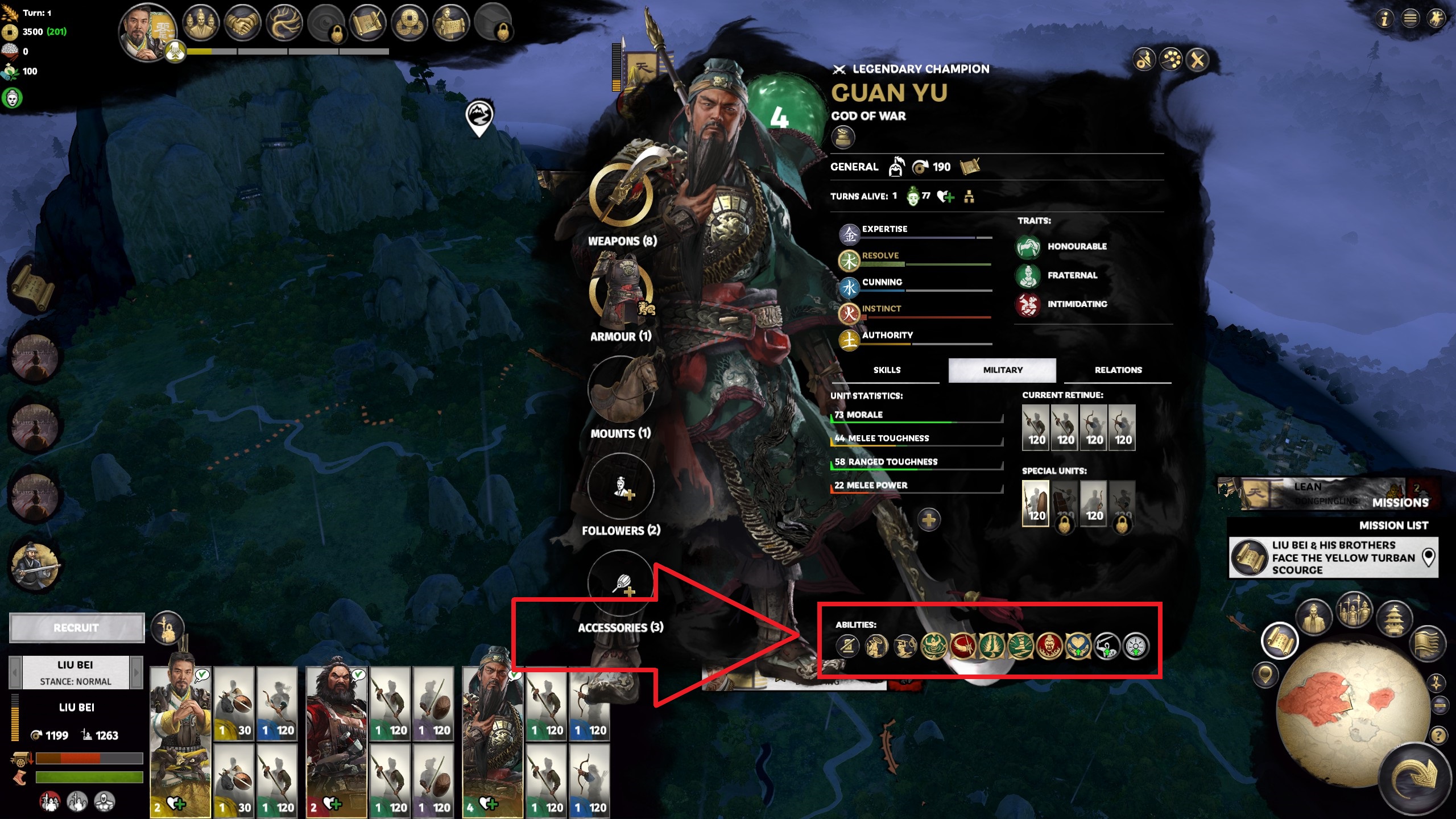End the turn with the golden arrow
The image size is (1456, 819).
click(1416, 779)
